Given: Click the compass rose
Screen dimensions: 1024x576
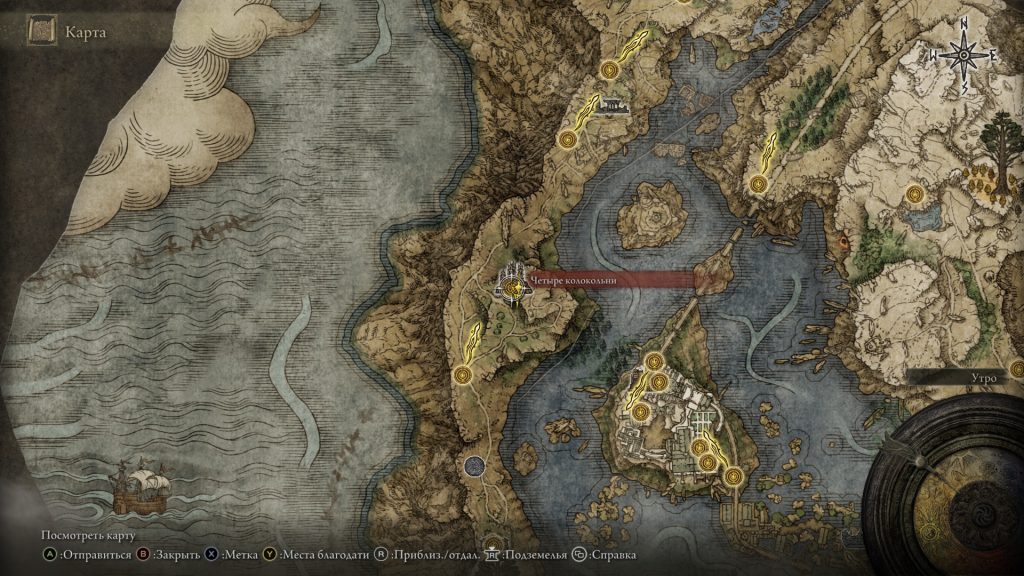Looking at the screenshot, I should point(964,57).
